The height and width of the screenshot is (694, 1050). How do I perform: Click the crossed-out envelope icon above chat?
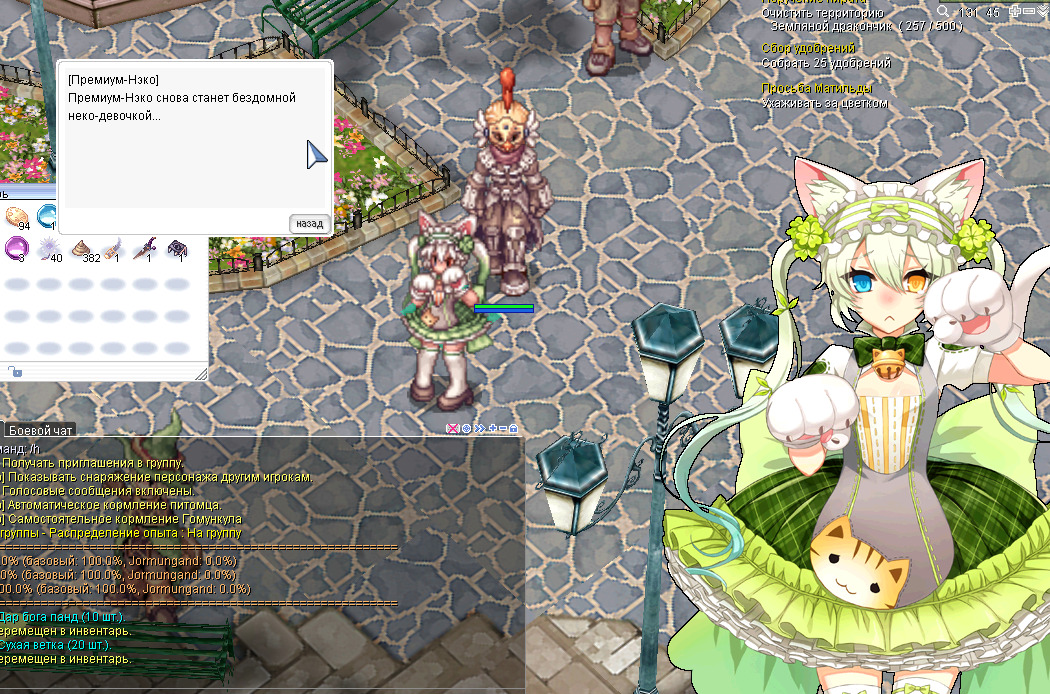[x=452, y=429]
